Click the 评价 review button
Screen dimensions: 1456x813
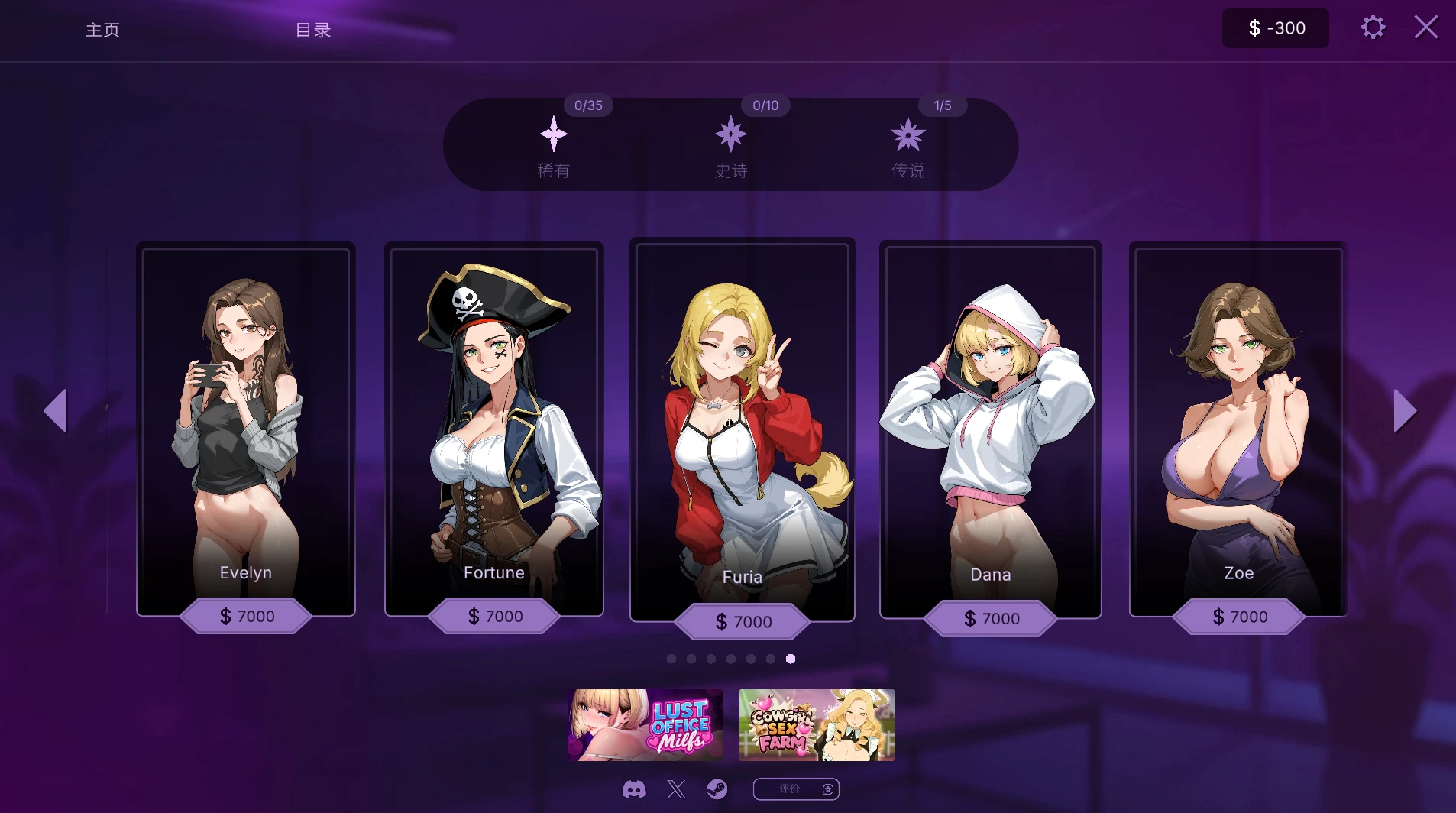tap(795, 789)
